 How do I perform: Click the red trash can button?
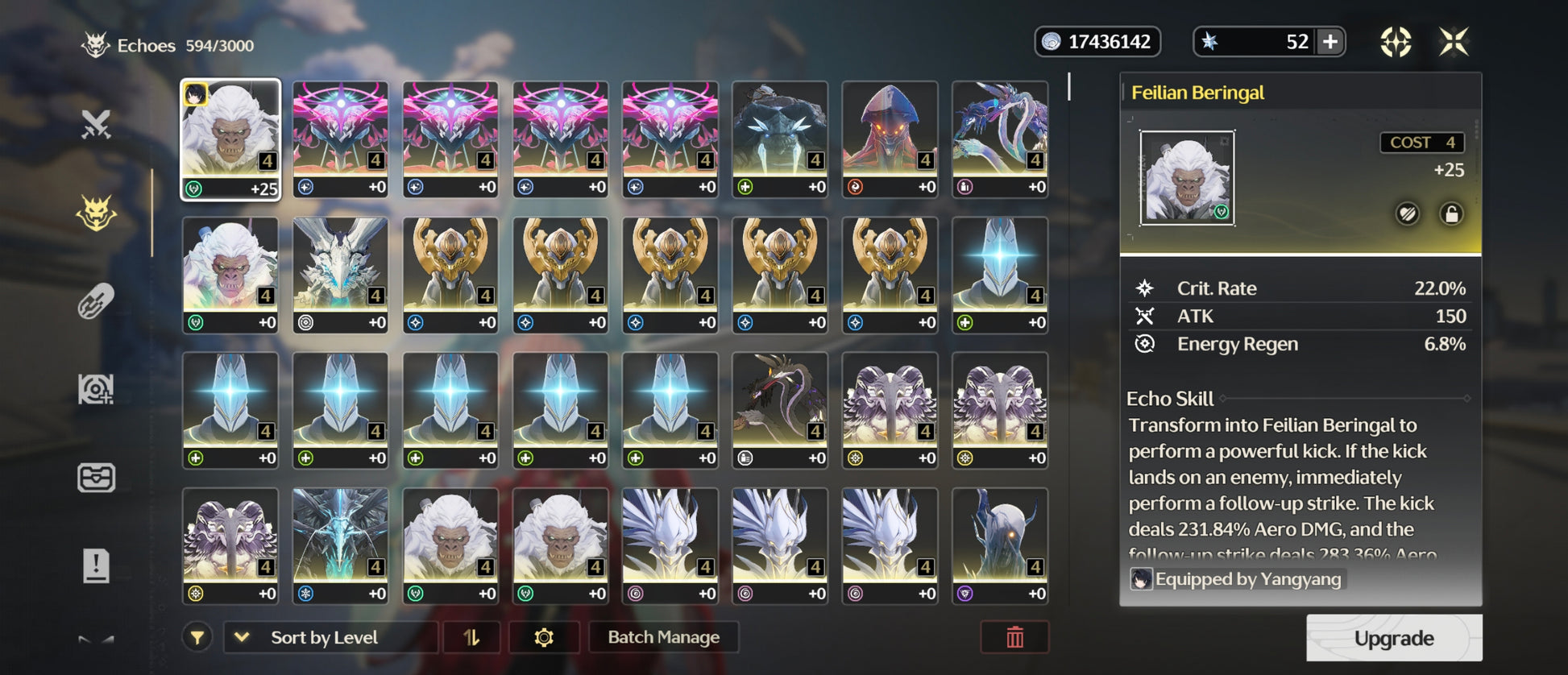tap(1014, 637)
